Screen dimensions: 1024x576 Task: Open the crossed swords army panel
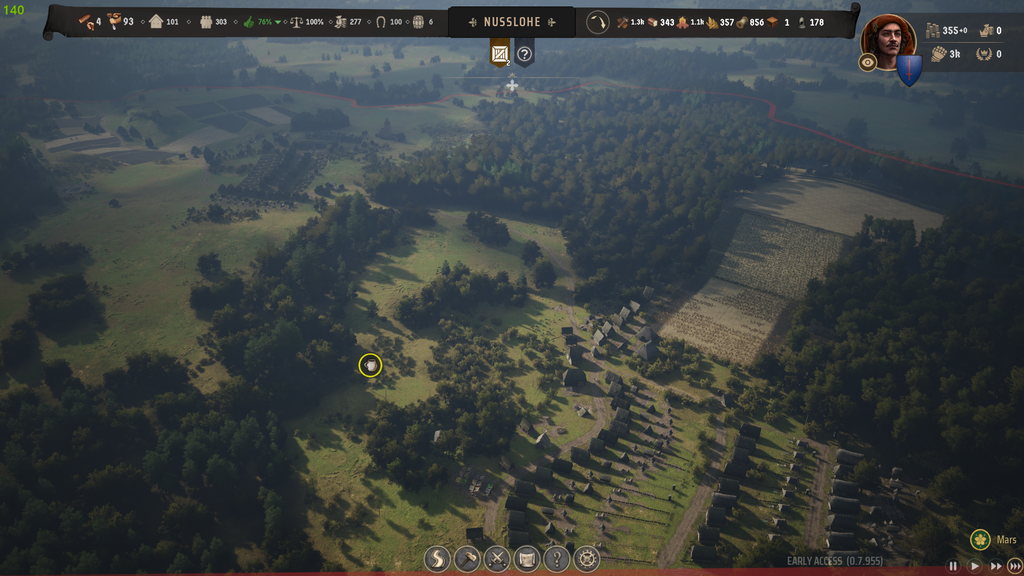[497, 559]
